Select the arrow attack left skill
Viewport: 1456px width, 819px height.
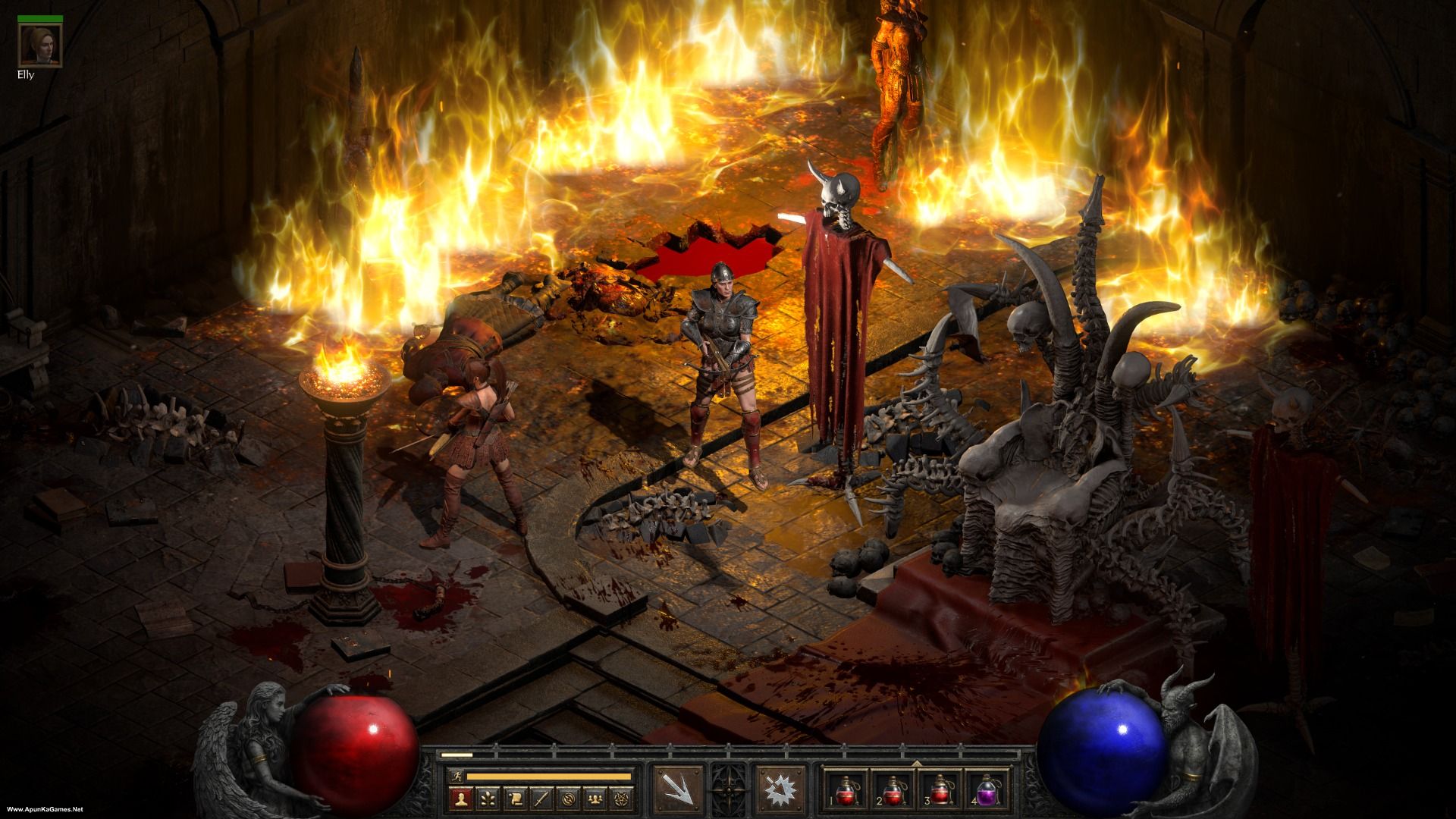[x=676, y=786]
